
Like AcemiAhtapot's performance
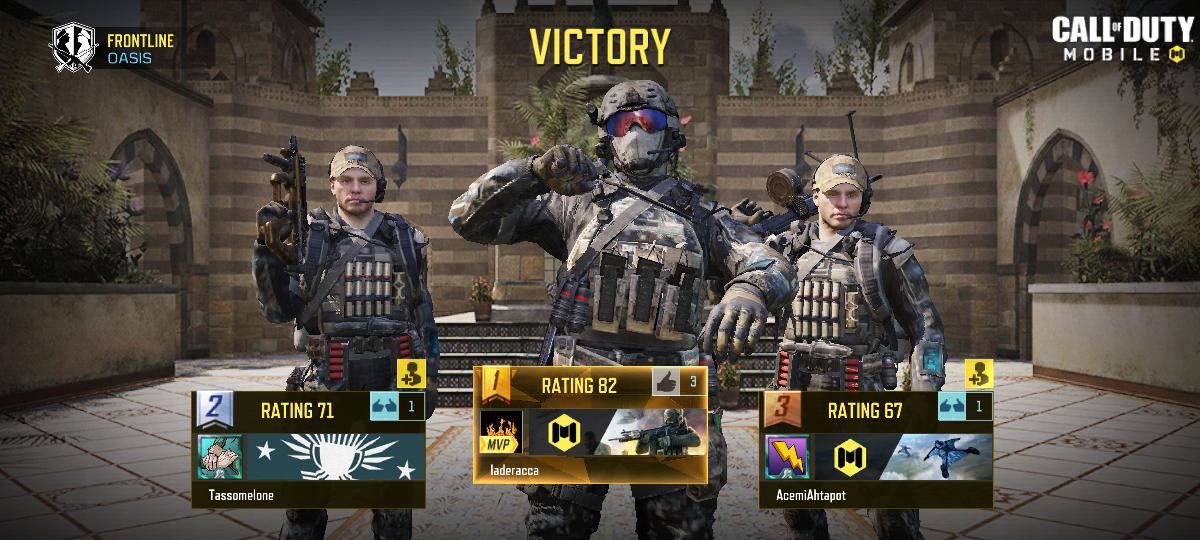(951, 408)
